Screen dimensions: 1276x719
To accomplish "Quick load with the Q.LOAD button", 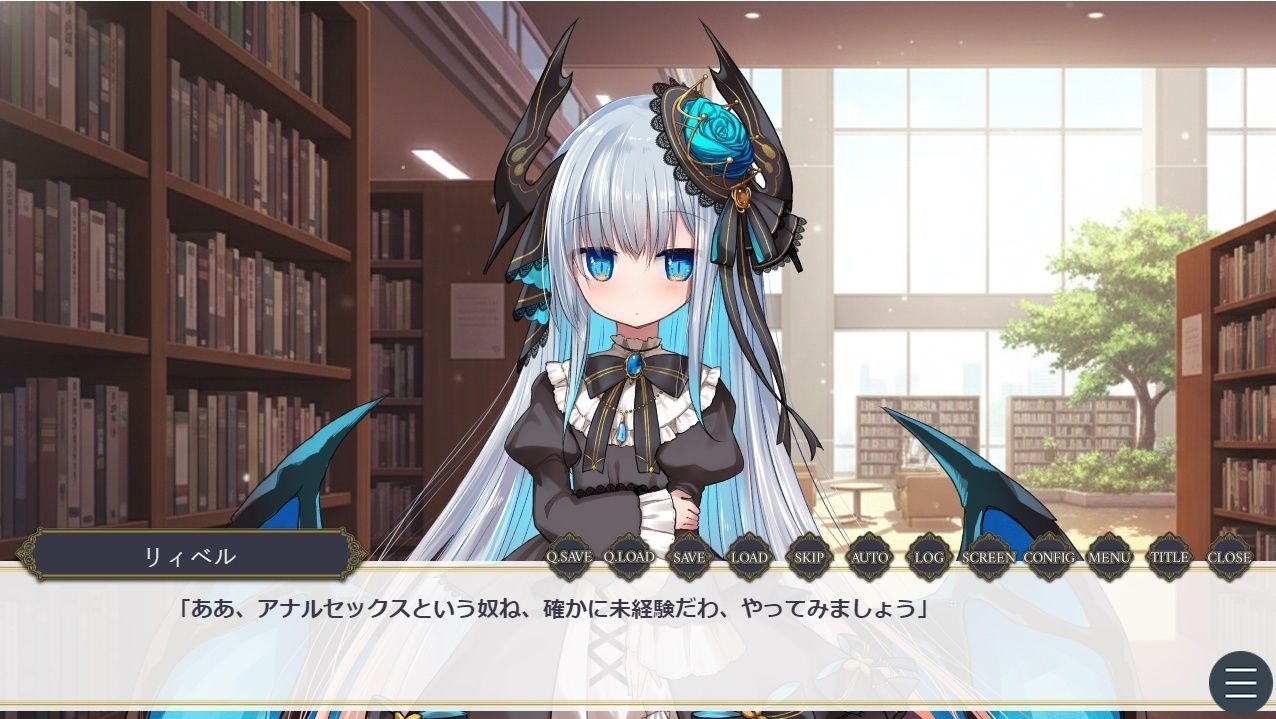I will (629, 557).
